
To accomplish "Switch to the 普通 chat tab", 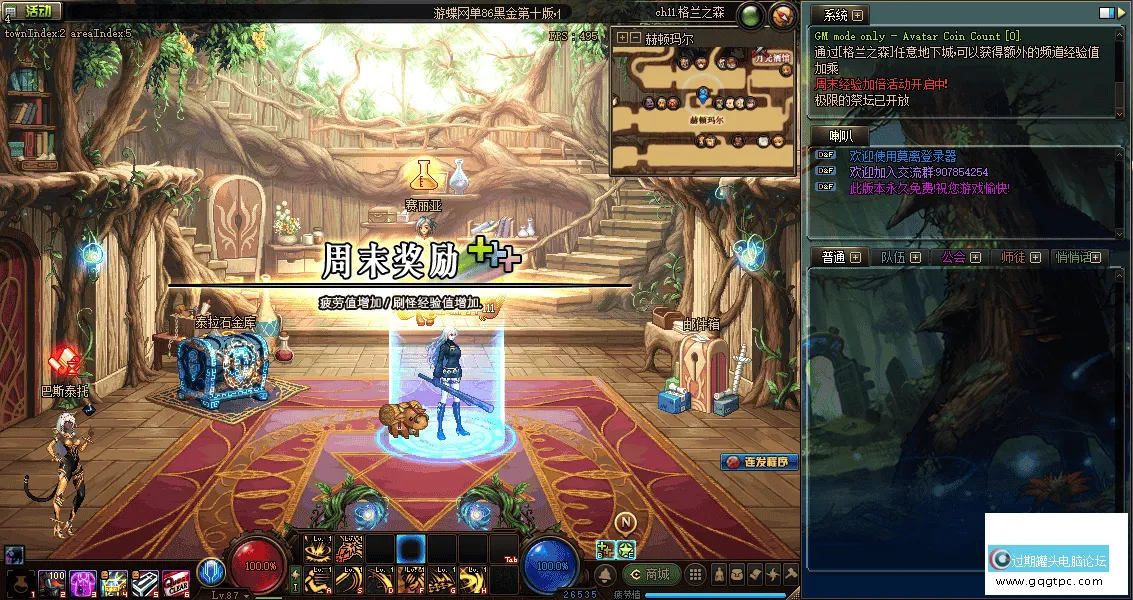I will coord(834,257).
